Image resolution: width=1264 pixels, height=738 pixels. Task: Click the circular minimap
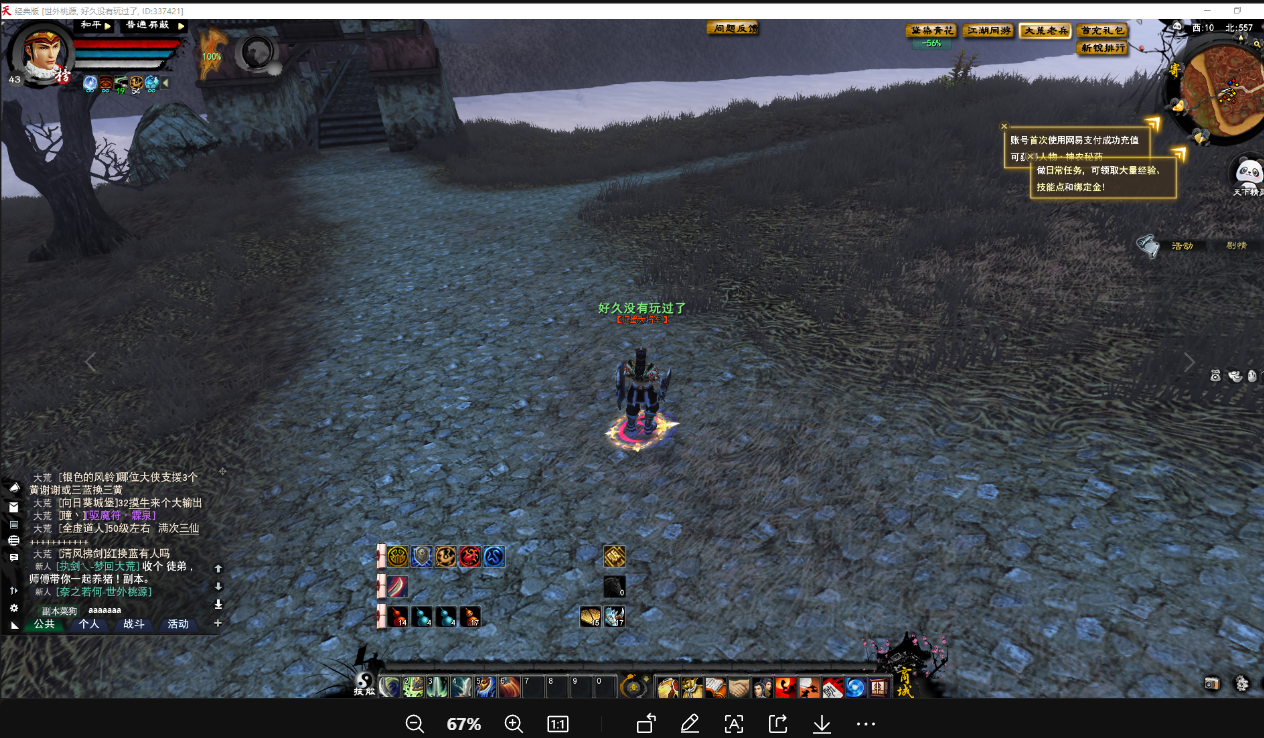click(x=1217, y=95)
